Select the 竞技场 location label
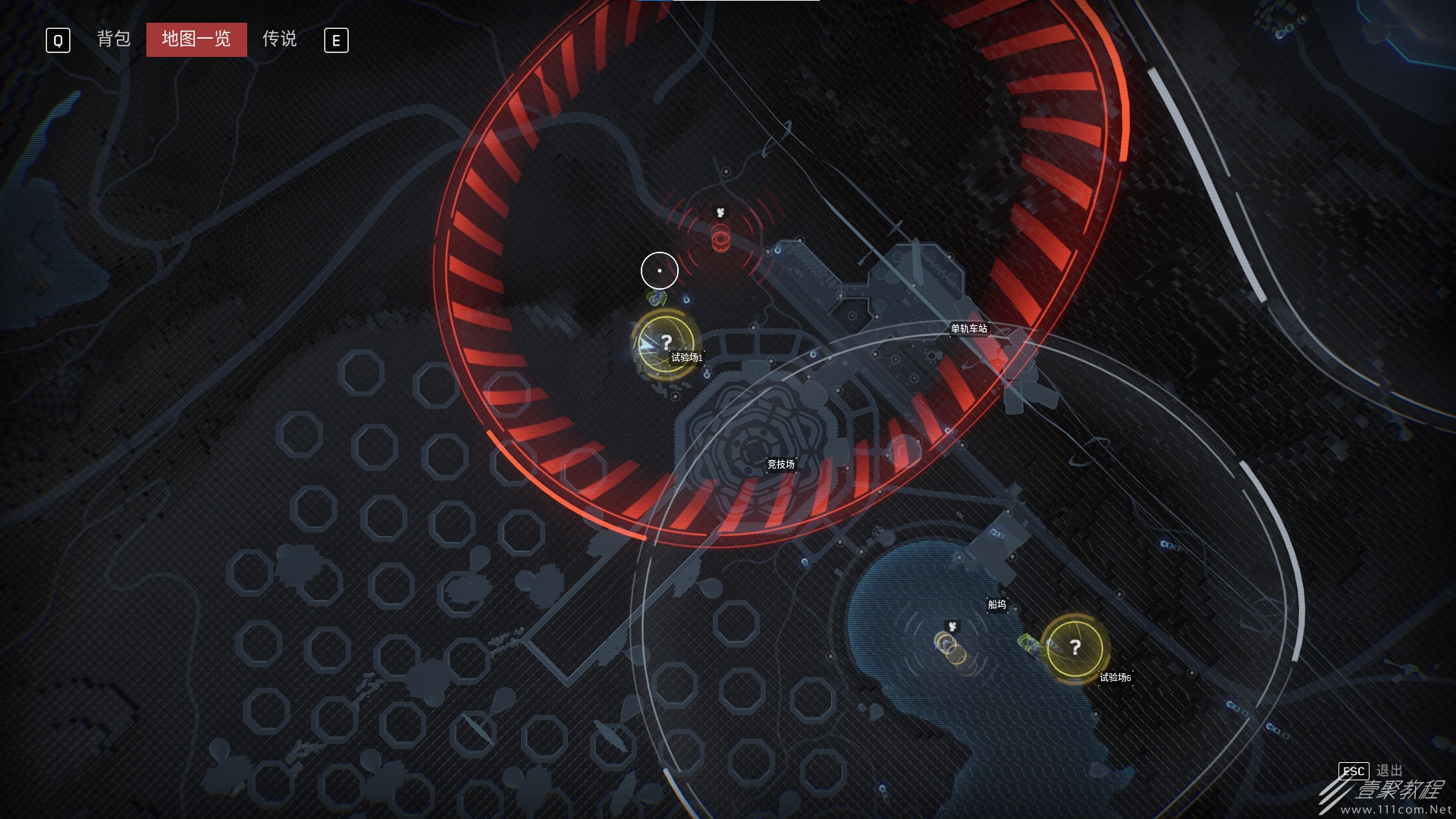Image resolution: width=1456 pixels, height=819 pixels. click(780, 464)
